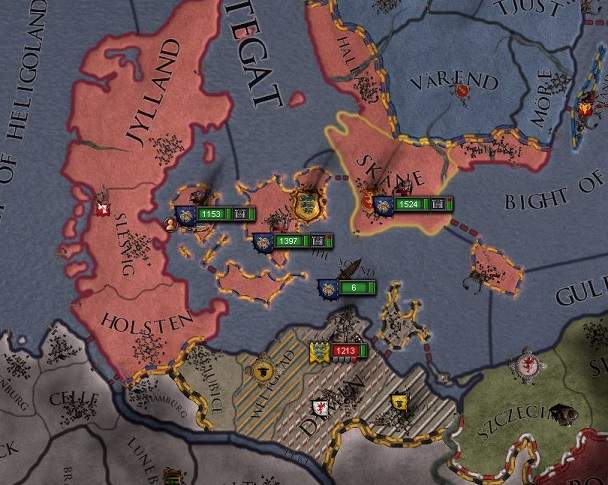Select the army with 1153 troops
608x485 pixels.
[212, 214]
